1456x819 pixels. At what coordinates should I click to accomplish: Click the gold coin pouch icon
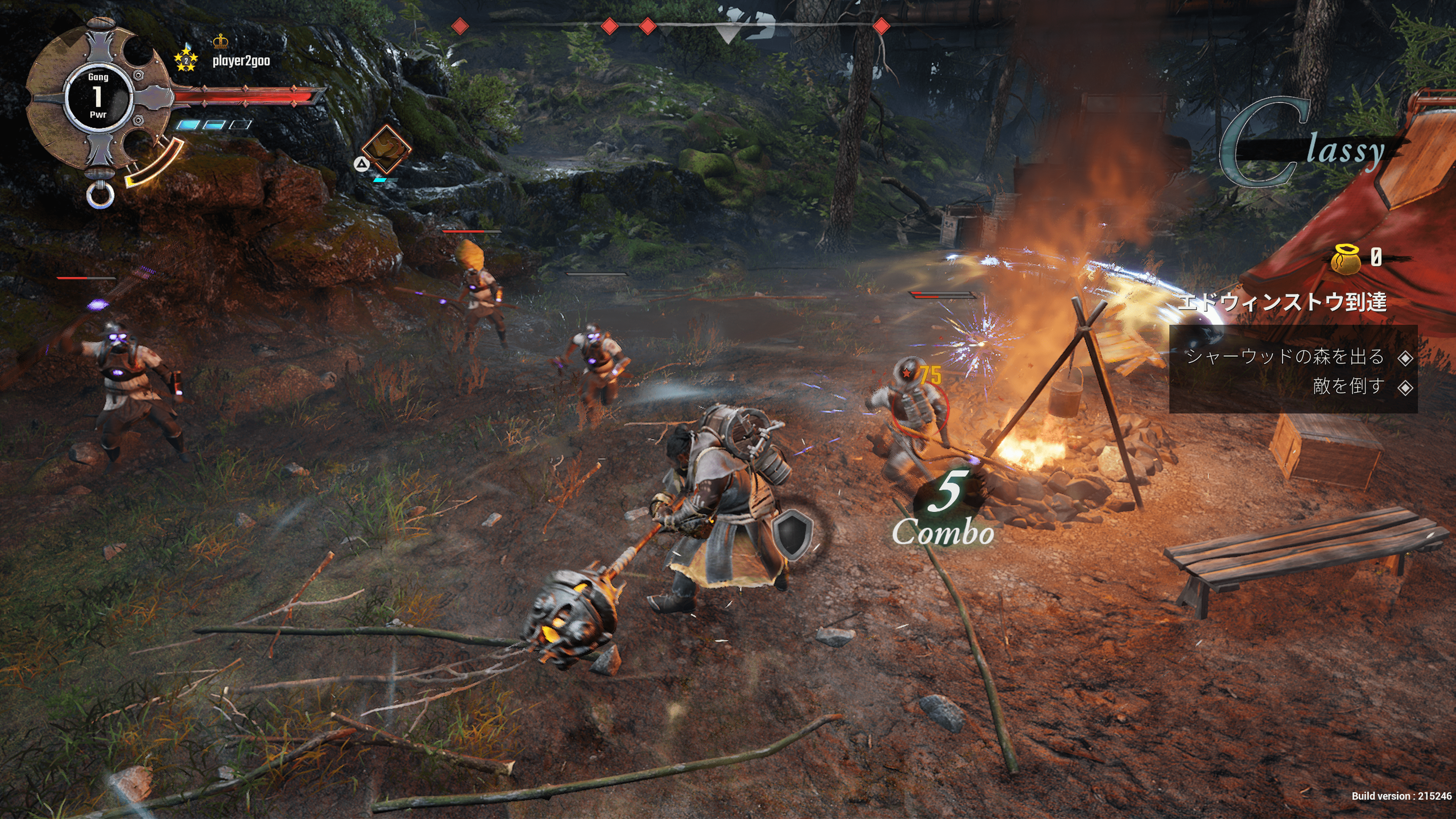click(x=1346, y=259)
